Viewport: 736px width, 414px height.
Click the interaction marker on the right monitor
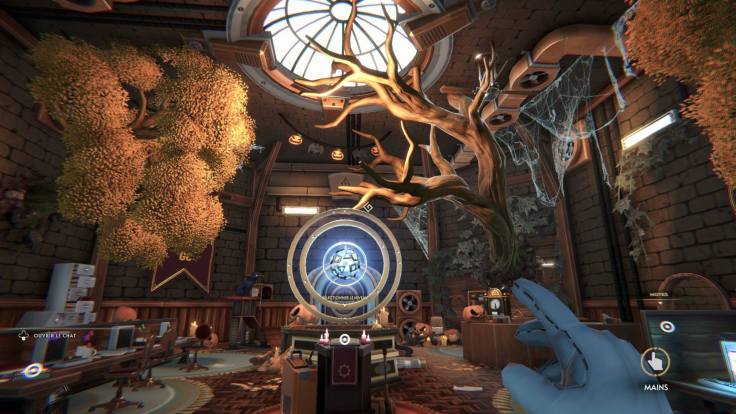(x=664, y=326)
